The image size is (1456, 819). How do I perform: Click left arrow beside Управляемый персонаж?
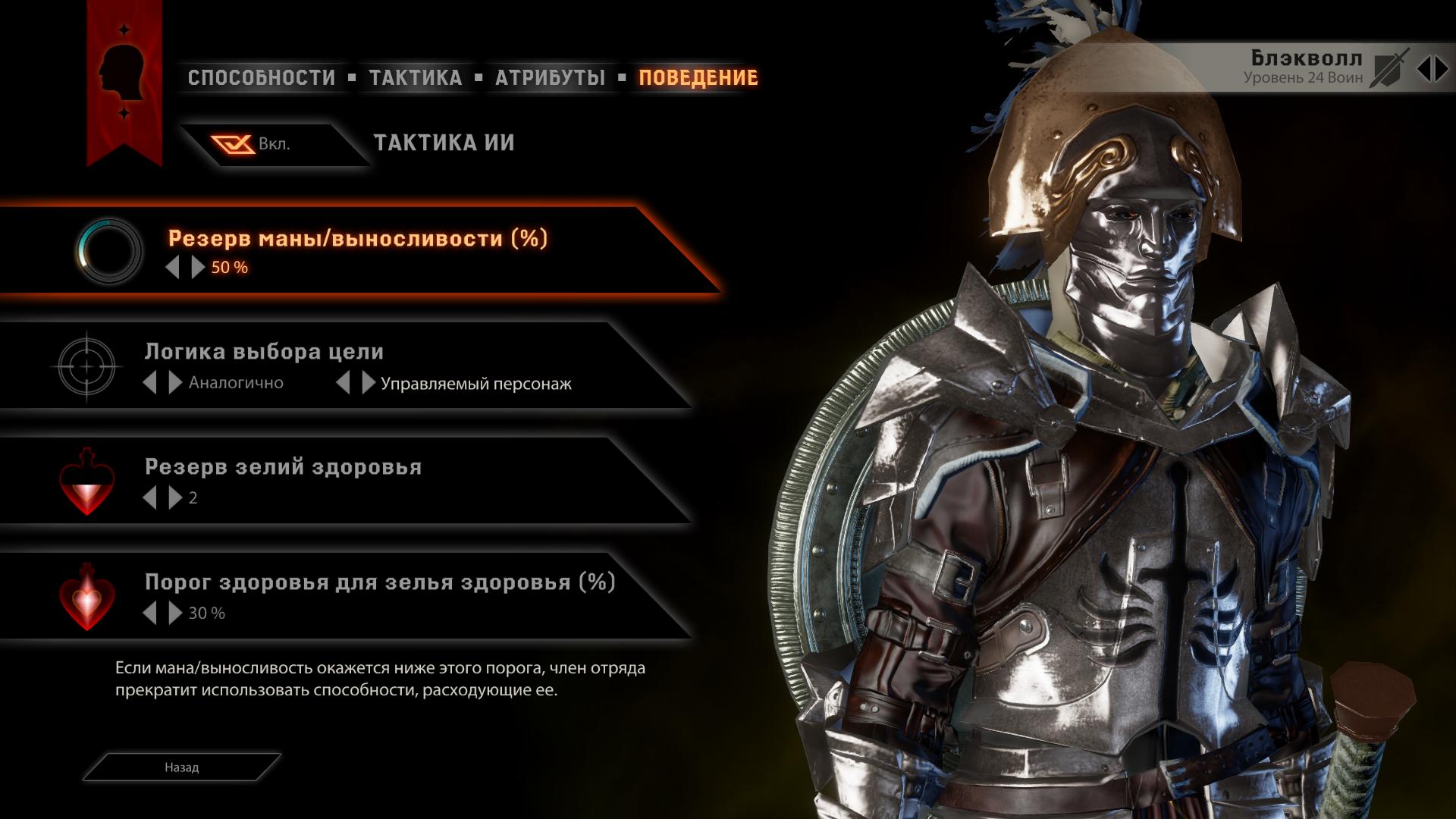click(x=344, y=382)
